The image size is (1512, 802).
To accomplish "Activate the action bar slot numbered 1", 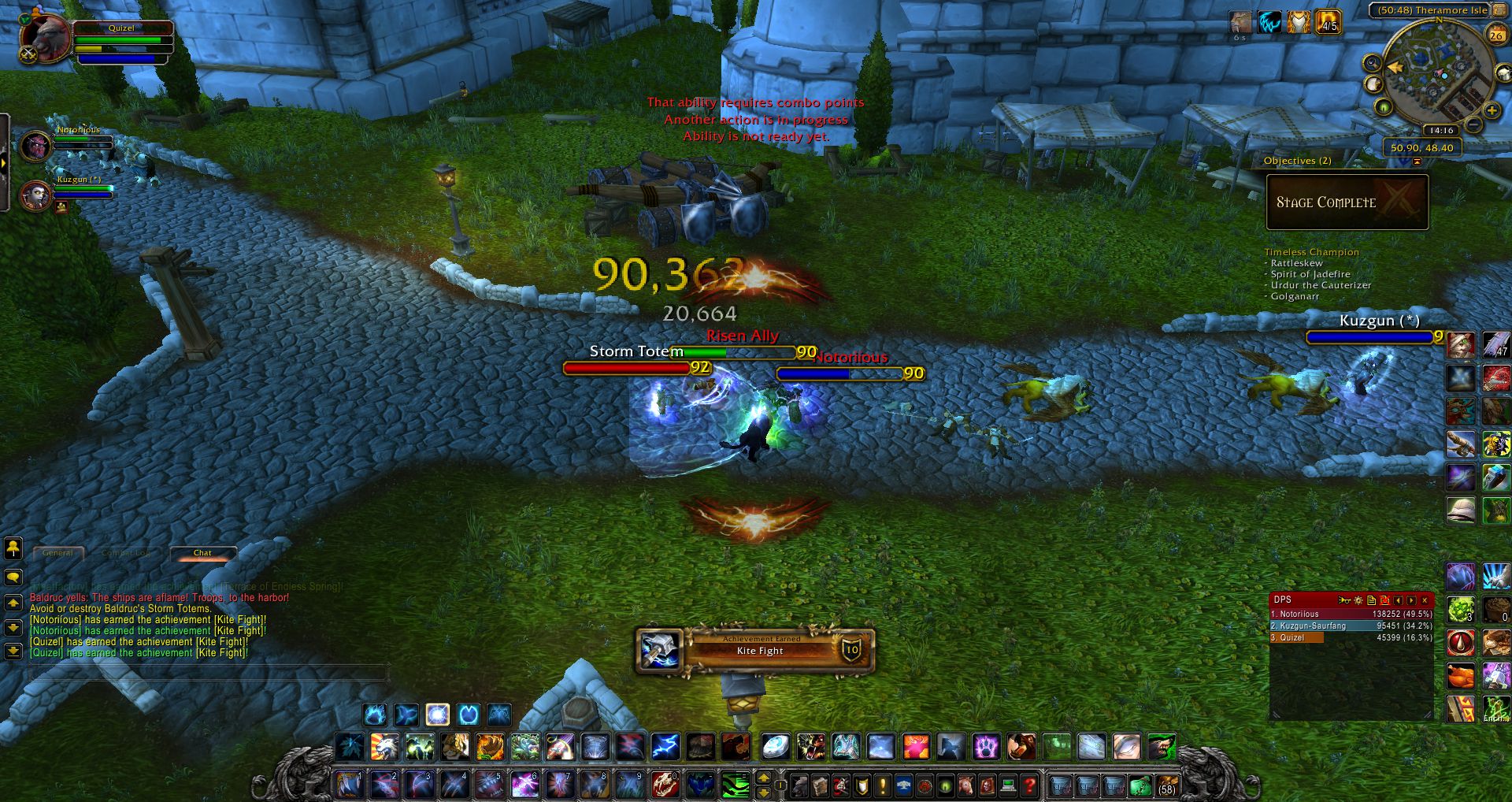I will [x=349, y=785].
